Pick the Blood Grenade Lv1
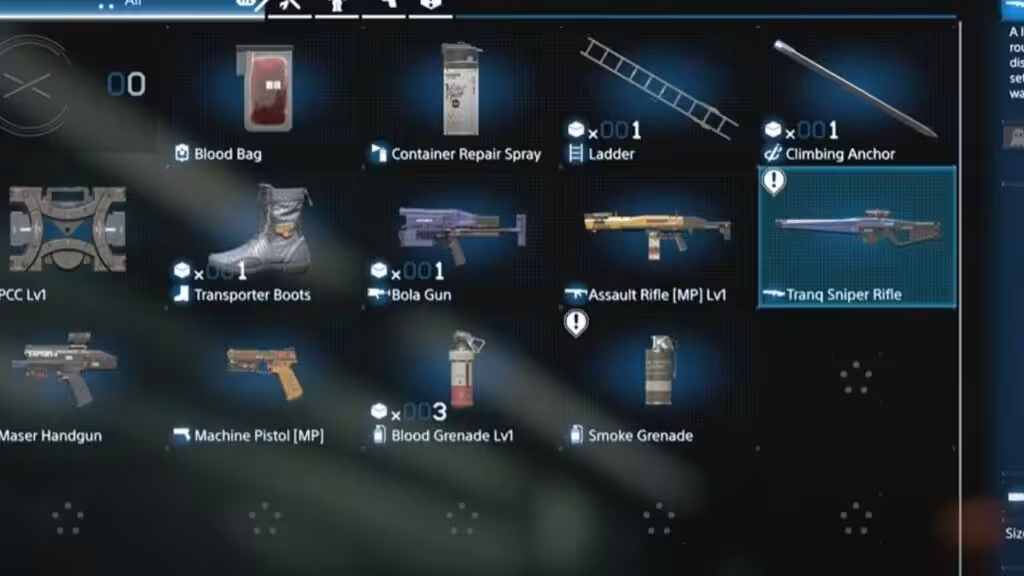 461,378
